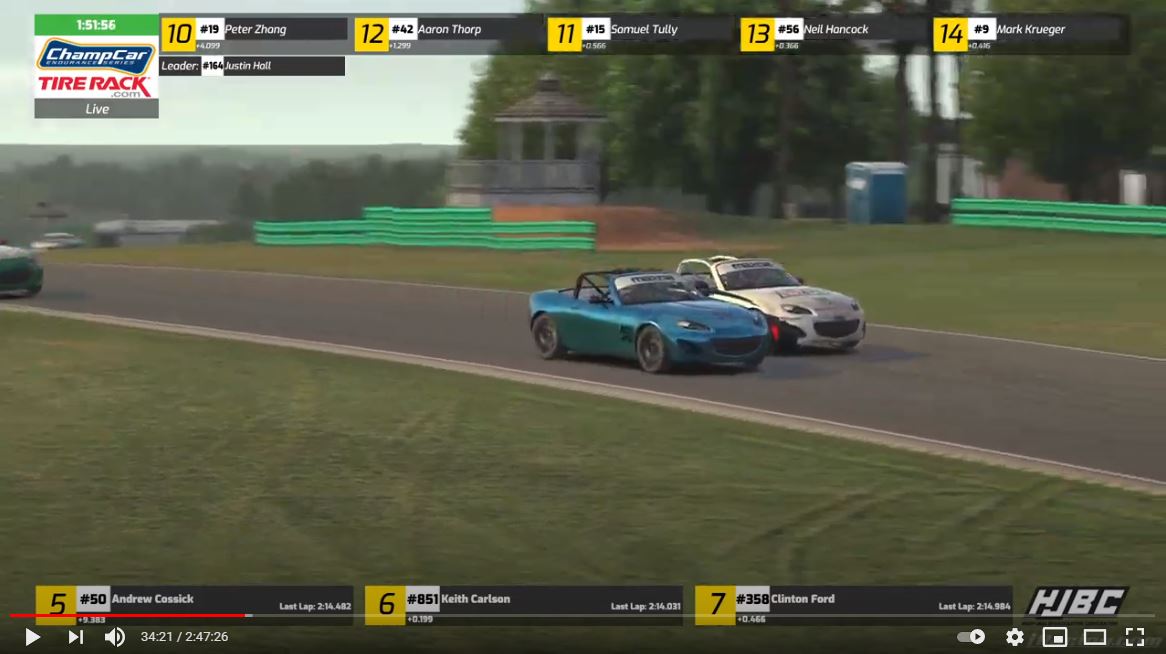
Task: Select Mark Krueger's car #9 tile
Action: coord(1030,33)
